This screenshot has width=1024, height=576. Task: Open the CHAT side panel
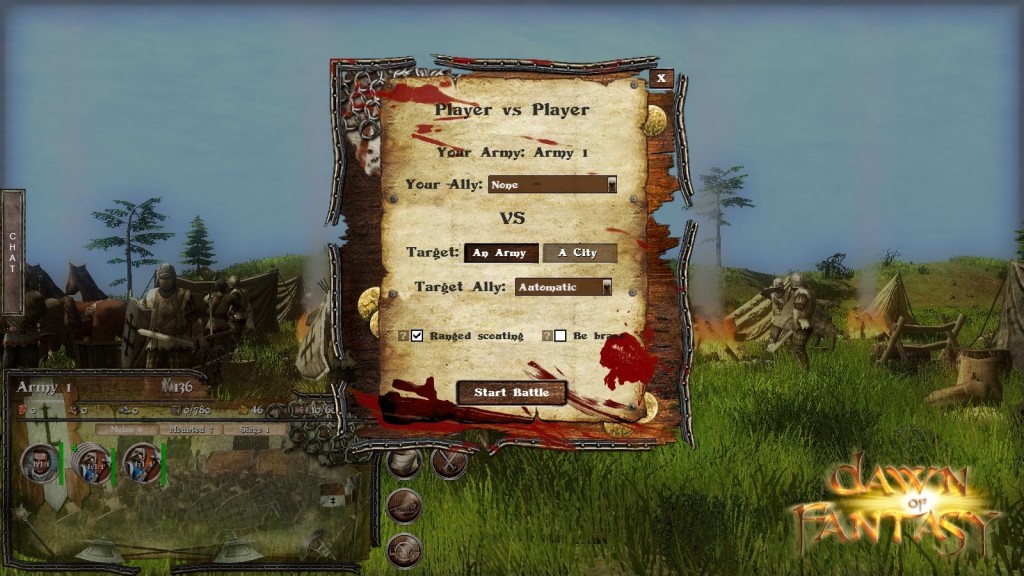pos(12,252)
